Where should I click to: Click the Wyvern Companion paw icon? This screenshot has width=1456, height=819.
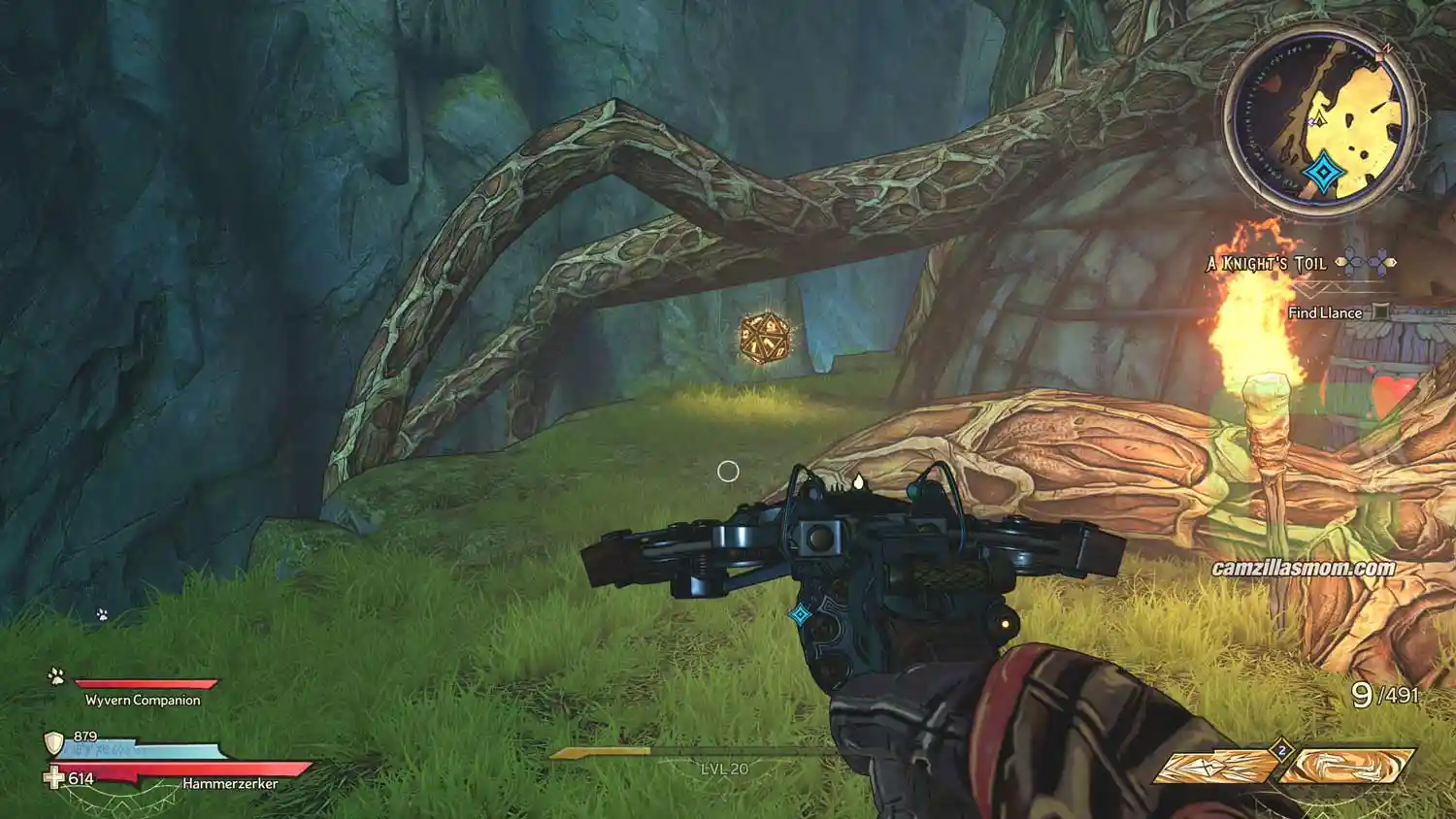(x=56, y=676)
